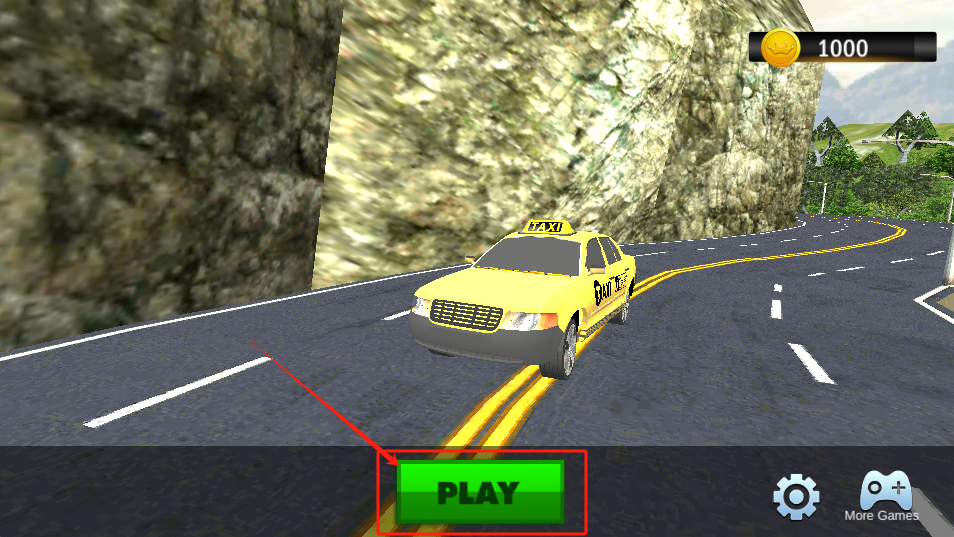Start the game with the PLAY button
954x537 pixels.
tap(480, 492)
